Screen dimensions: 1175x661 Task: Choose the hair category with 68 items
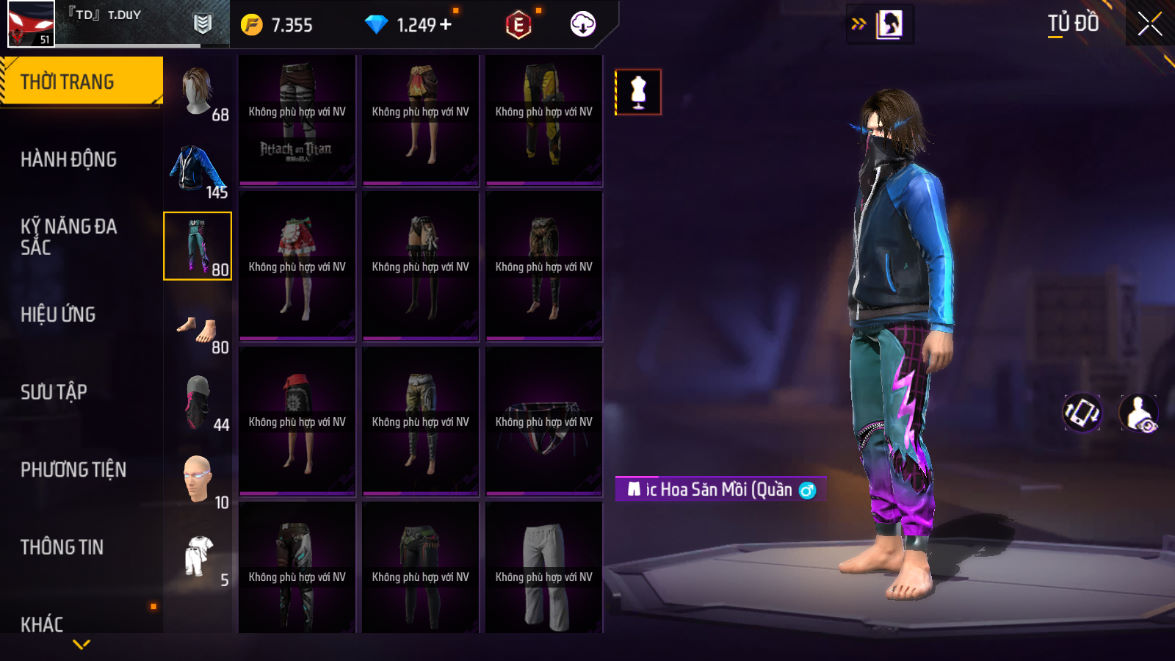(198, 91)
